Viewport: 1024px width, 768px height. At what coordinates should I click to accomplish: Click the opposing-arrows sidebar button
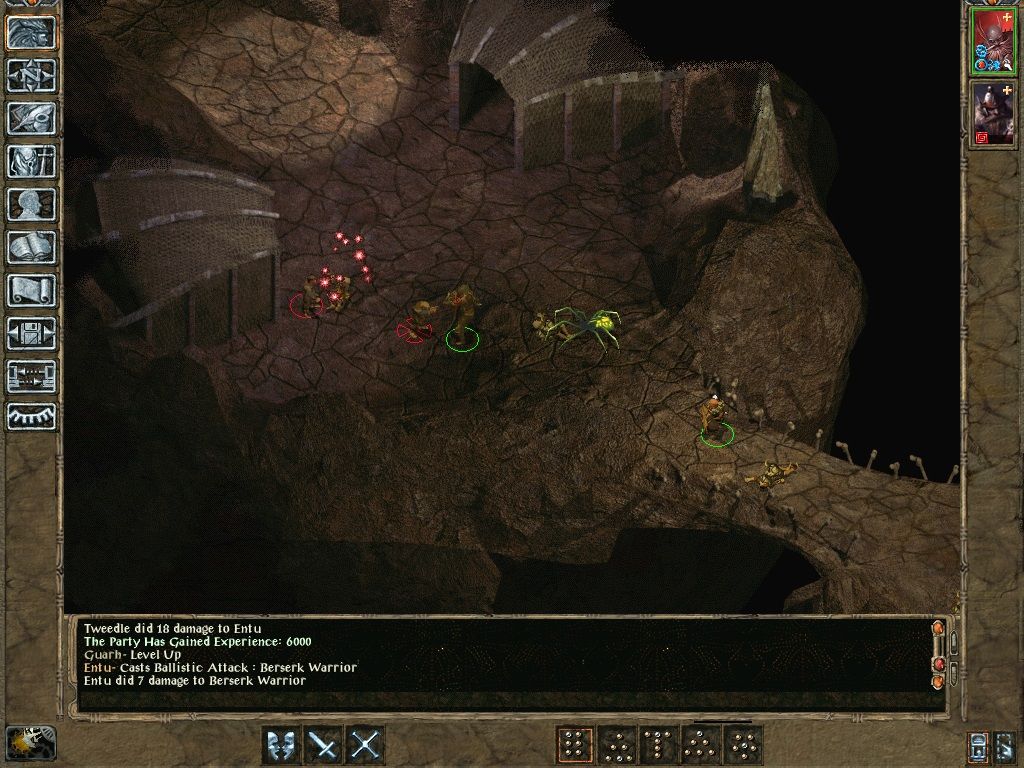[31, 376]
